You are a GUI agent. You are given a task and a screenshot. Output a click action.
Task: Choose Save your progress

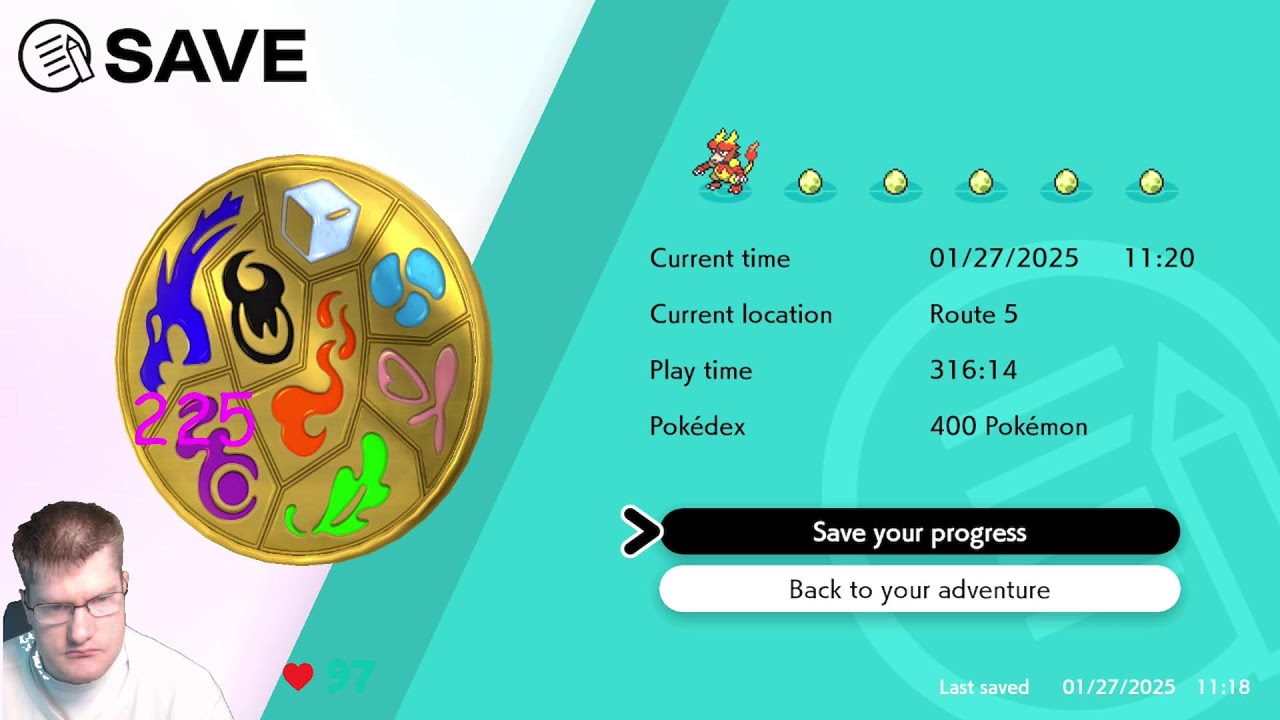920,532
